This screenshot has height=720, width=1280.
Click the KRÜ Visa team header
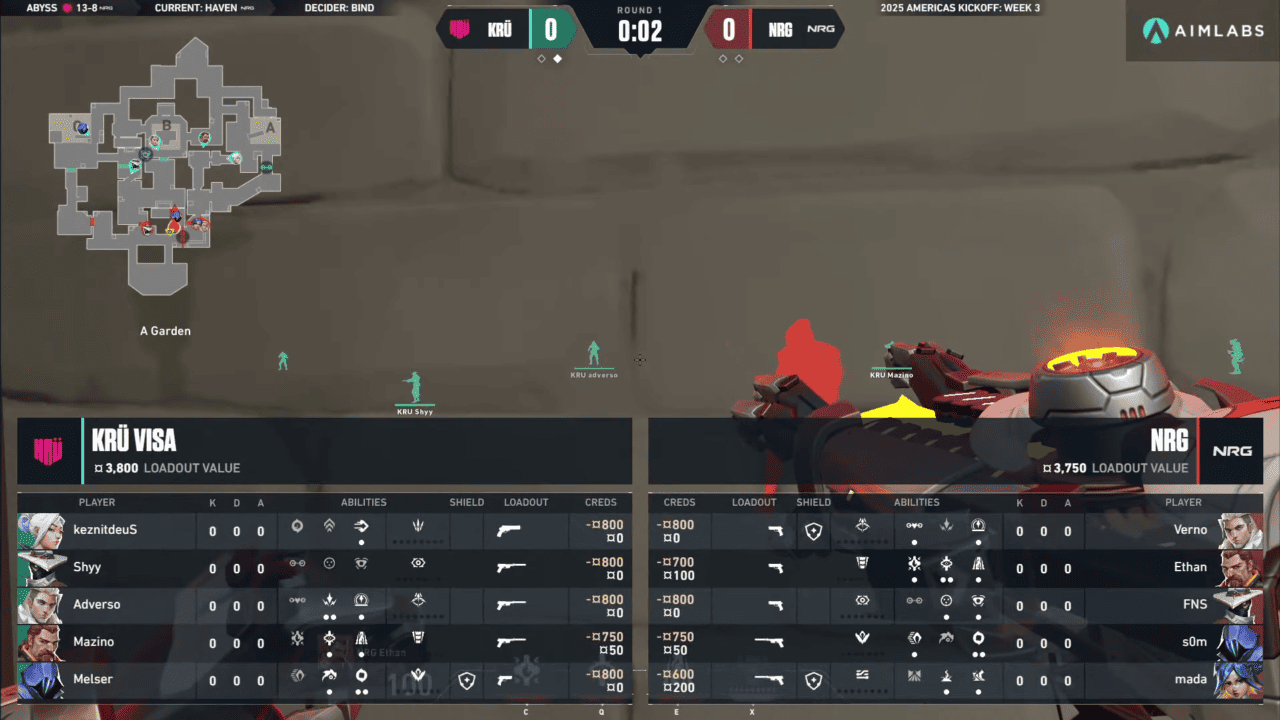coord(324,451)
